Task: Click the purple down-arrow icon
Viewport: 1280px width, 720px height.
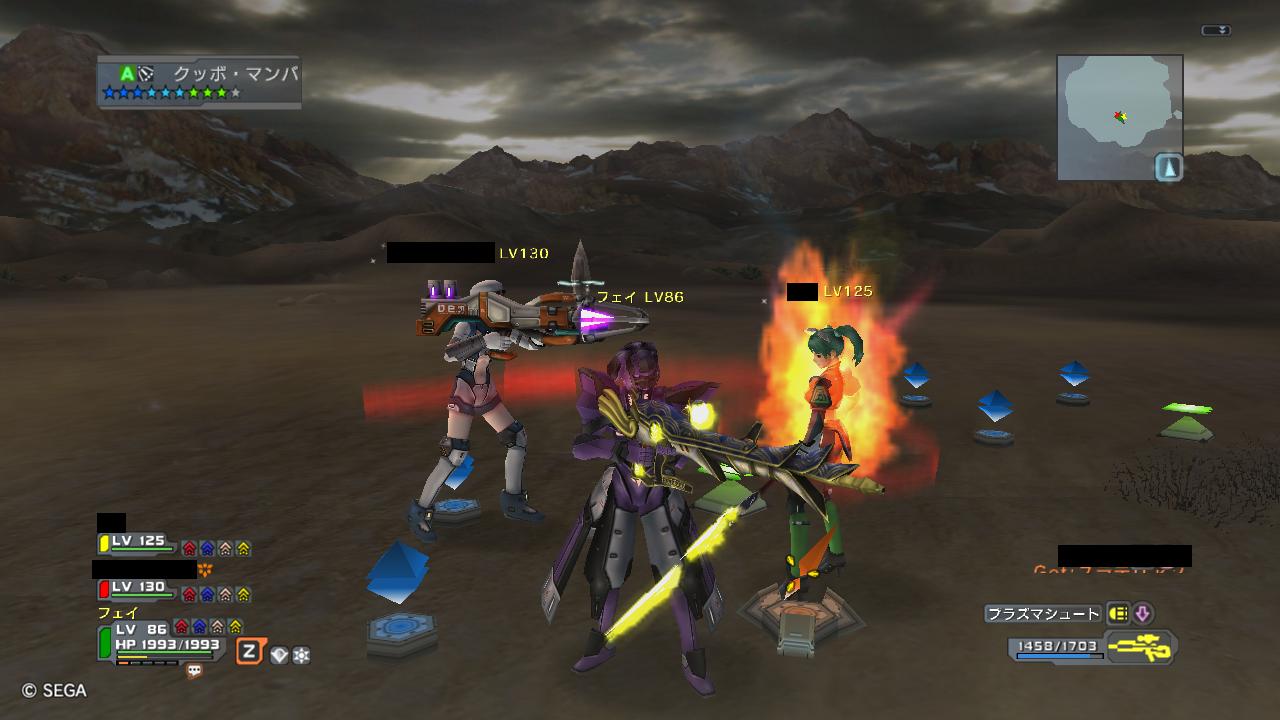Action: click(1142, 614)
